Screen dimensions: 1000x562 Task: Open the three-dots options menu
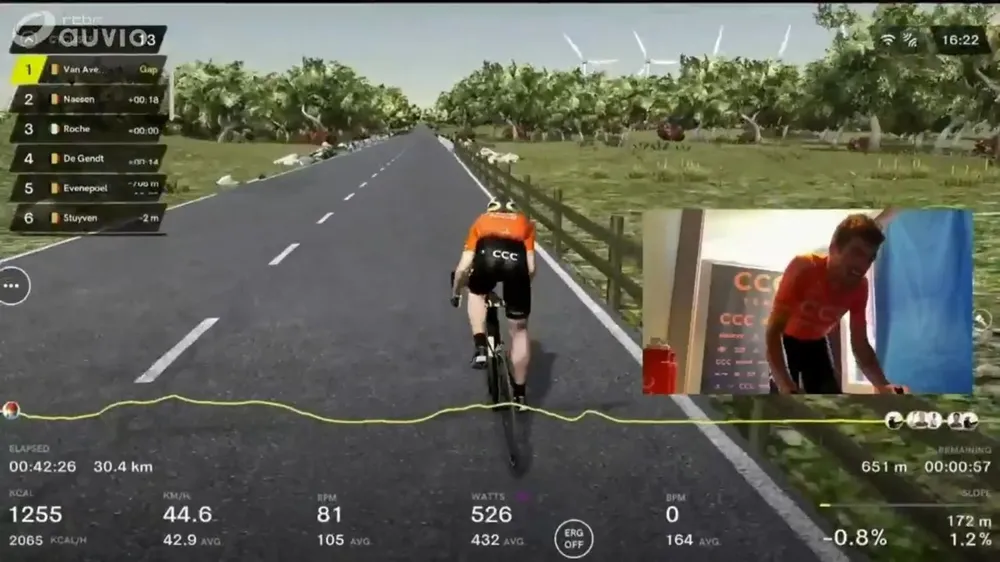point(13,286)
